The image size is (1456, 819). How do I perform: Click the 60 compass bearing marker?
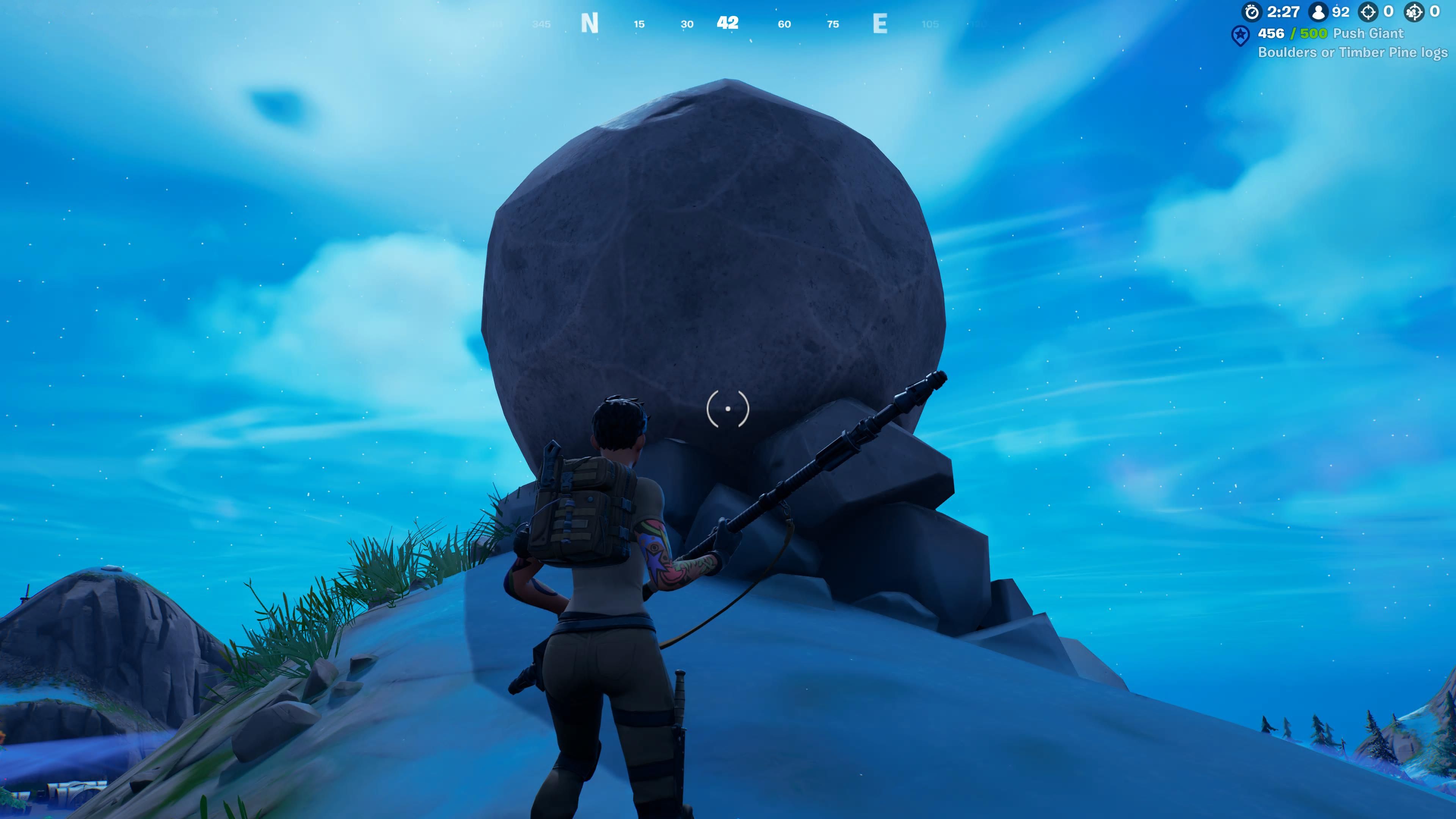pyautogui.click(x=784, y=24)
